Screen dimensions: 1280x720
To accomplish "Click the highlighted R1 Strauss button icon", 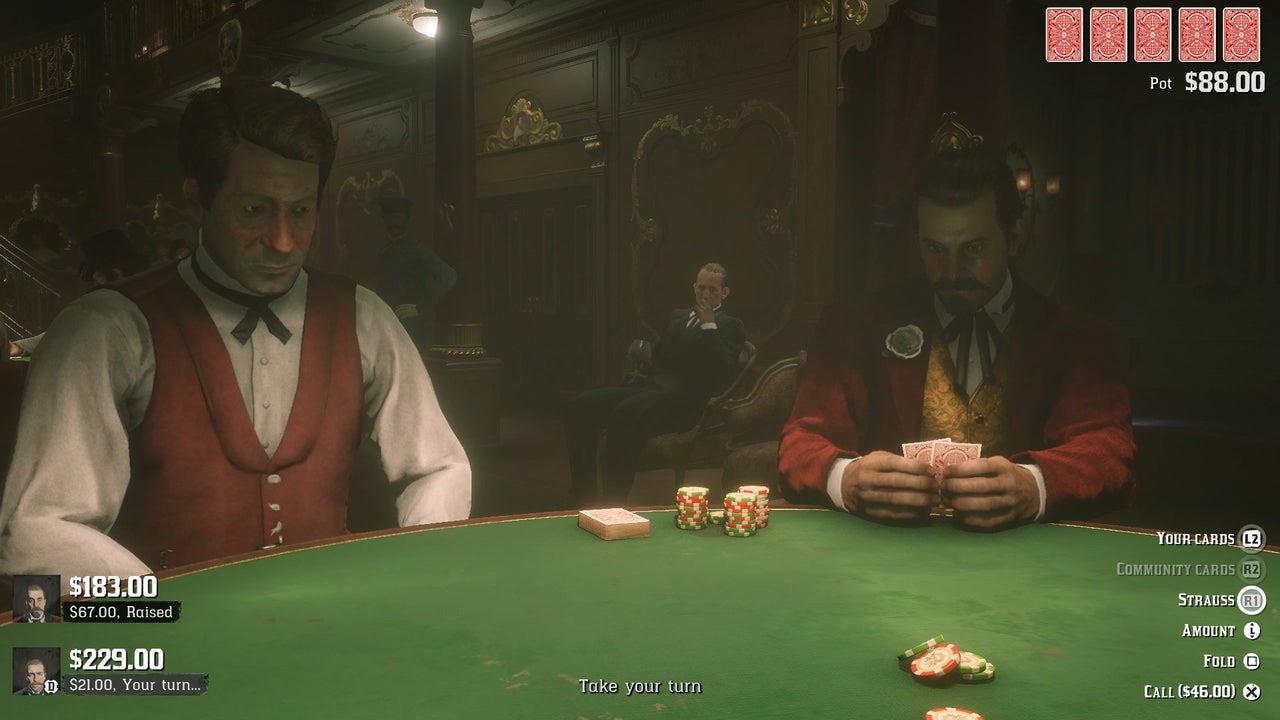I will [x=1253, y=598].
